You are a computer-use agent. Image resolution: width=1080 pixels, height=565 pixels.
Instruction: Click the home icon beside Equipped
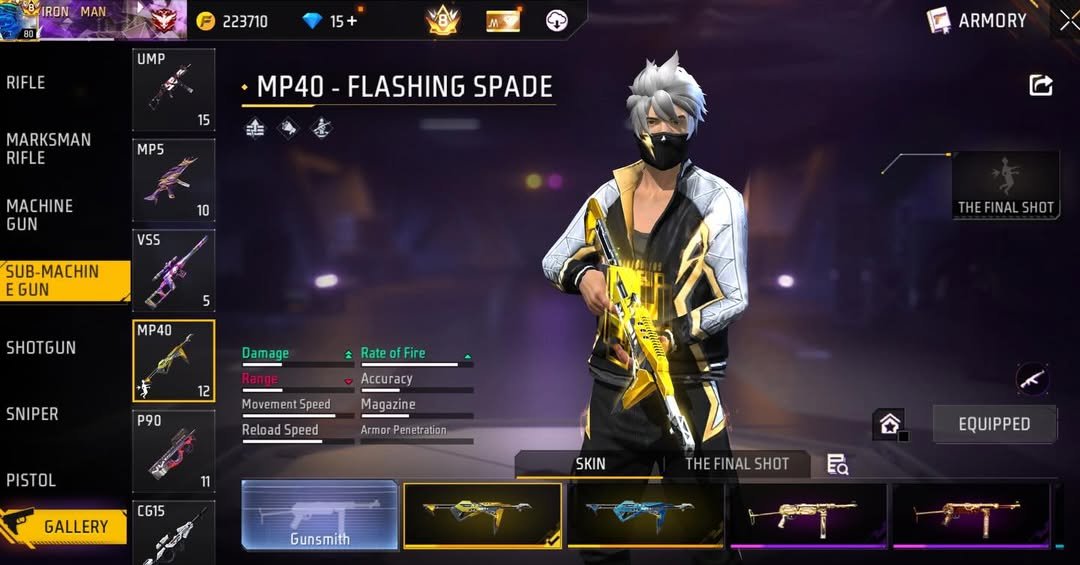click(889, 424)
